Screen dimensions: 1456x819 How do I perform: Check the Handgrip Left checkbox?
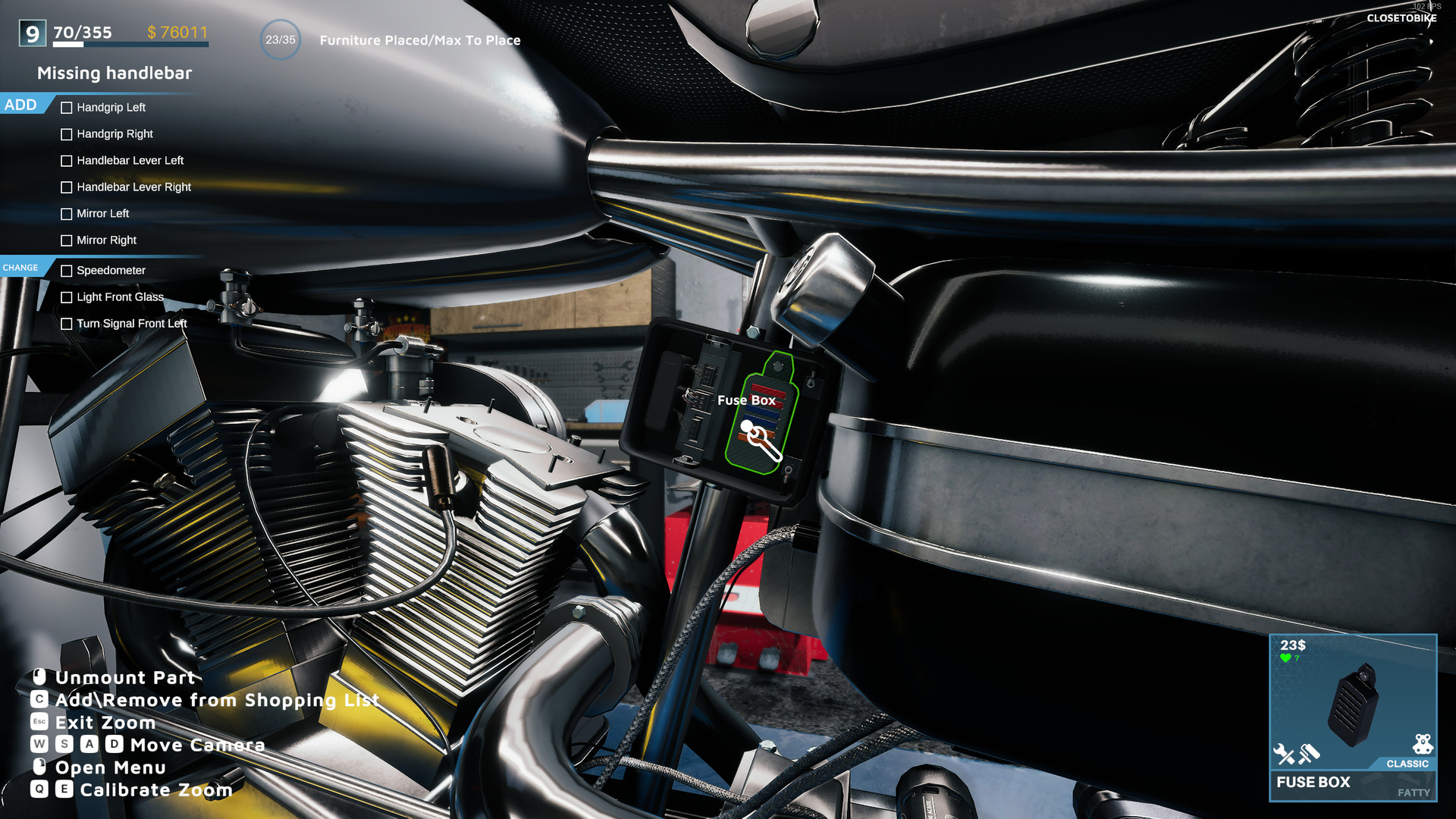(67, 108)
